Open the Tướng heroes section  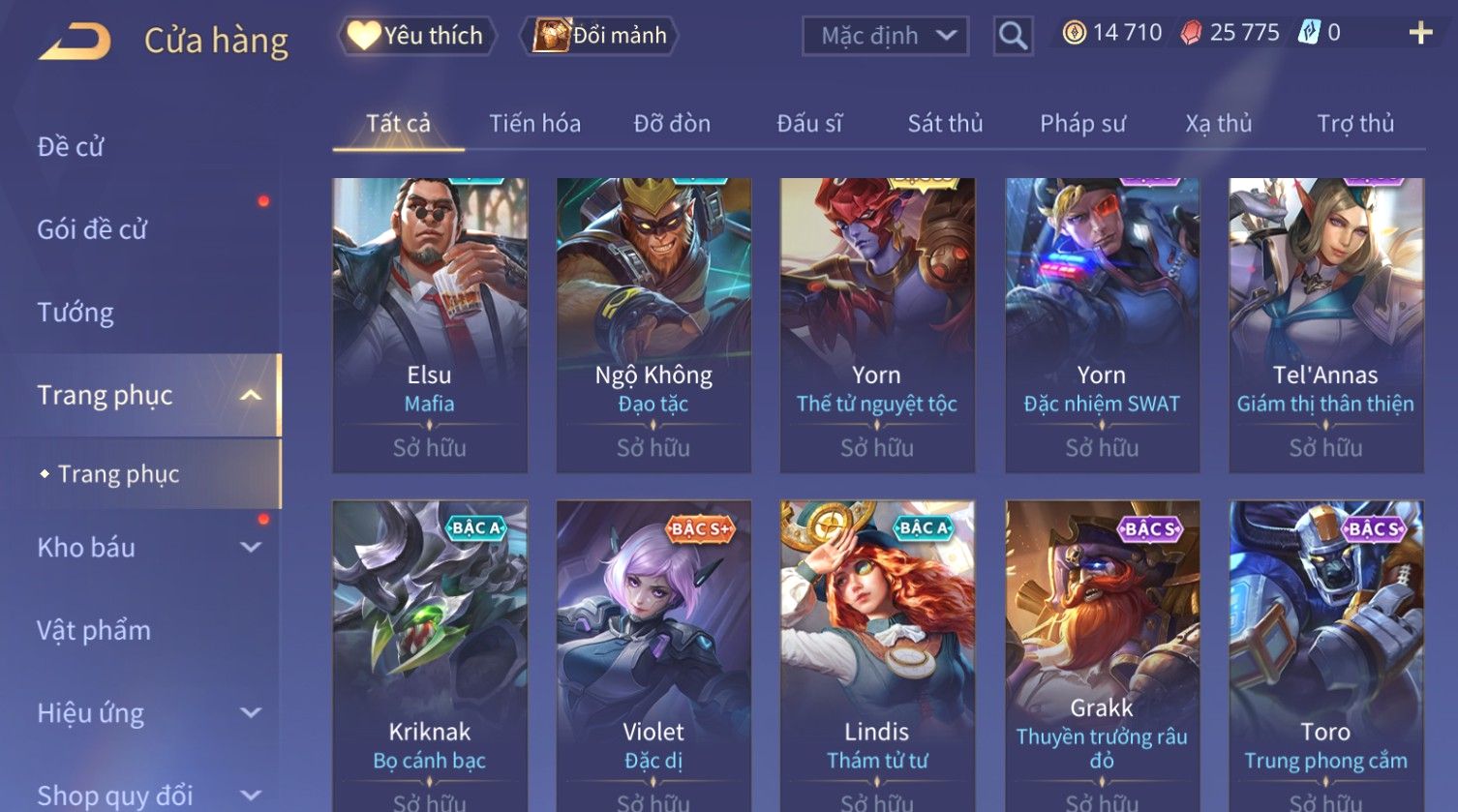pos(76,313)
